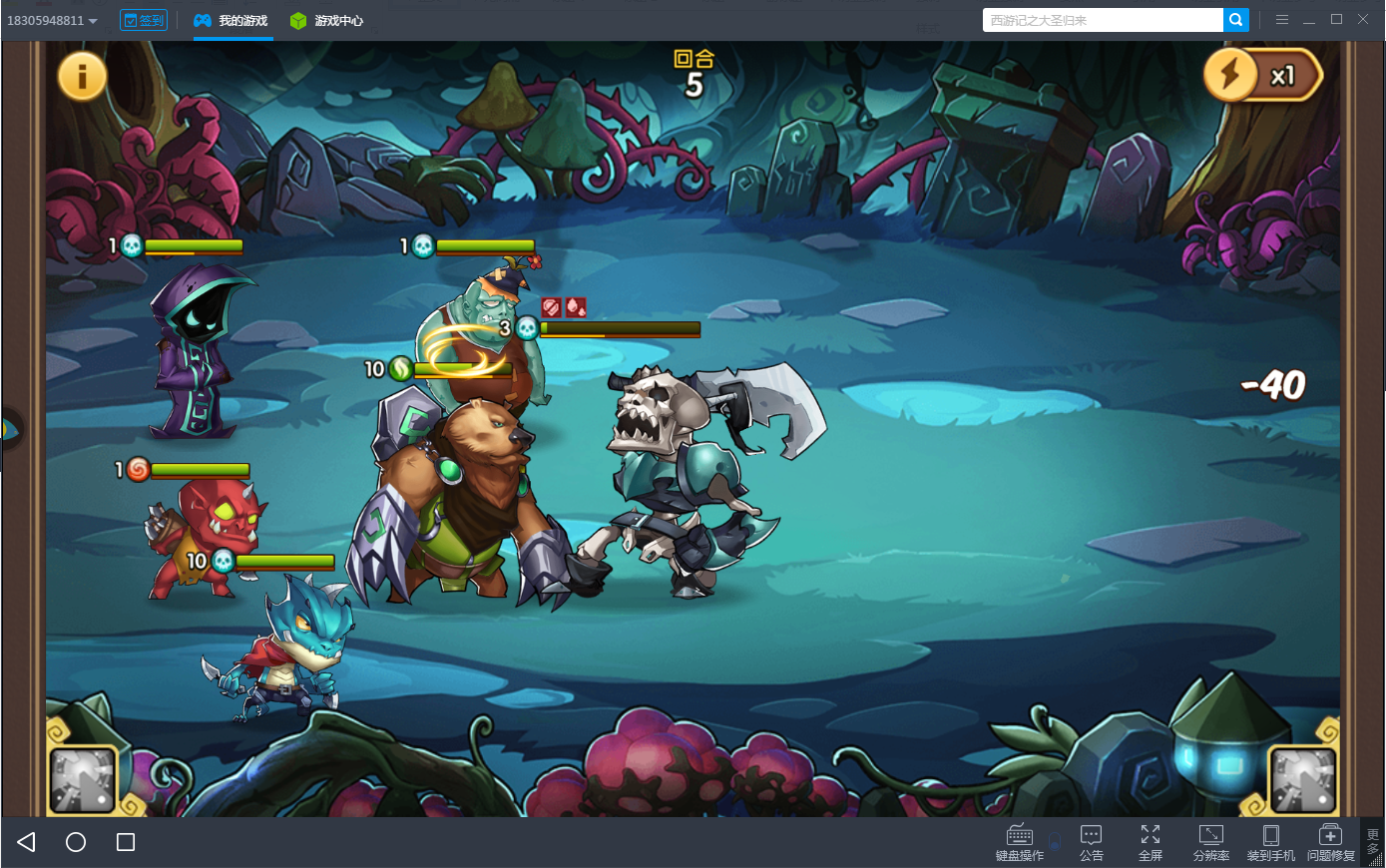The image size is (1386, 868).
Task: Open the yellow info button
Action: [x=82, y=75]
